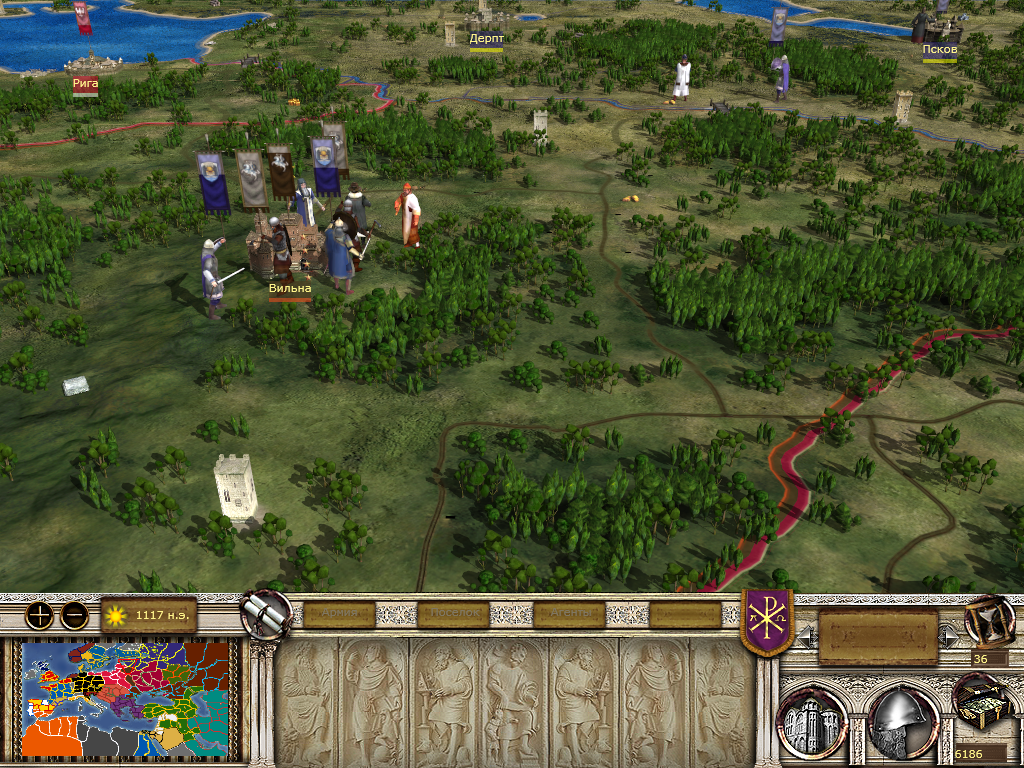Switch to the Поселок (Settlement) tab
This screenshot has width=1024, height=768.
pos(455,614)
